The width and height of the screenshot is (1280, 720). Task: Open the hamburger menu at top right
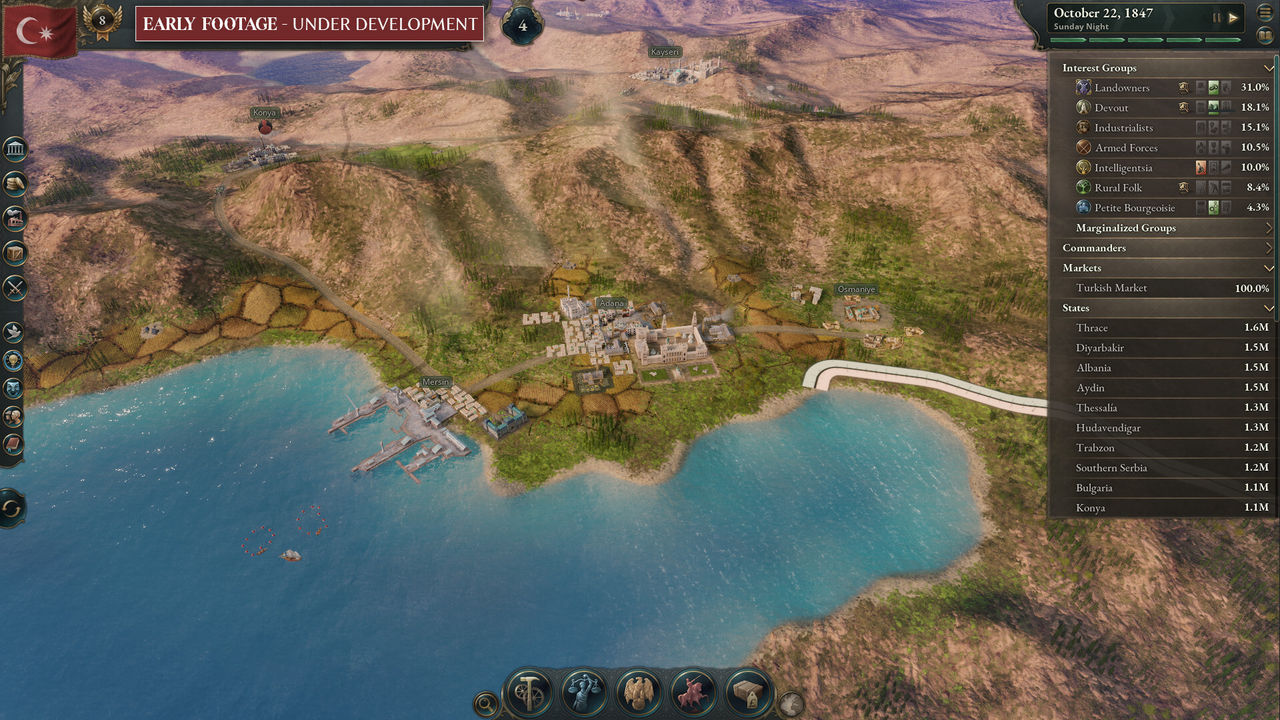tap(1265, 12)
